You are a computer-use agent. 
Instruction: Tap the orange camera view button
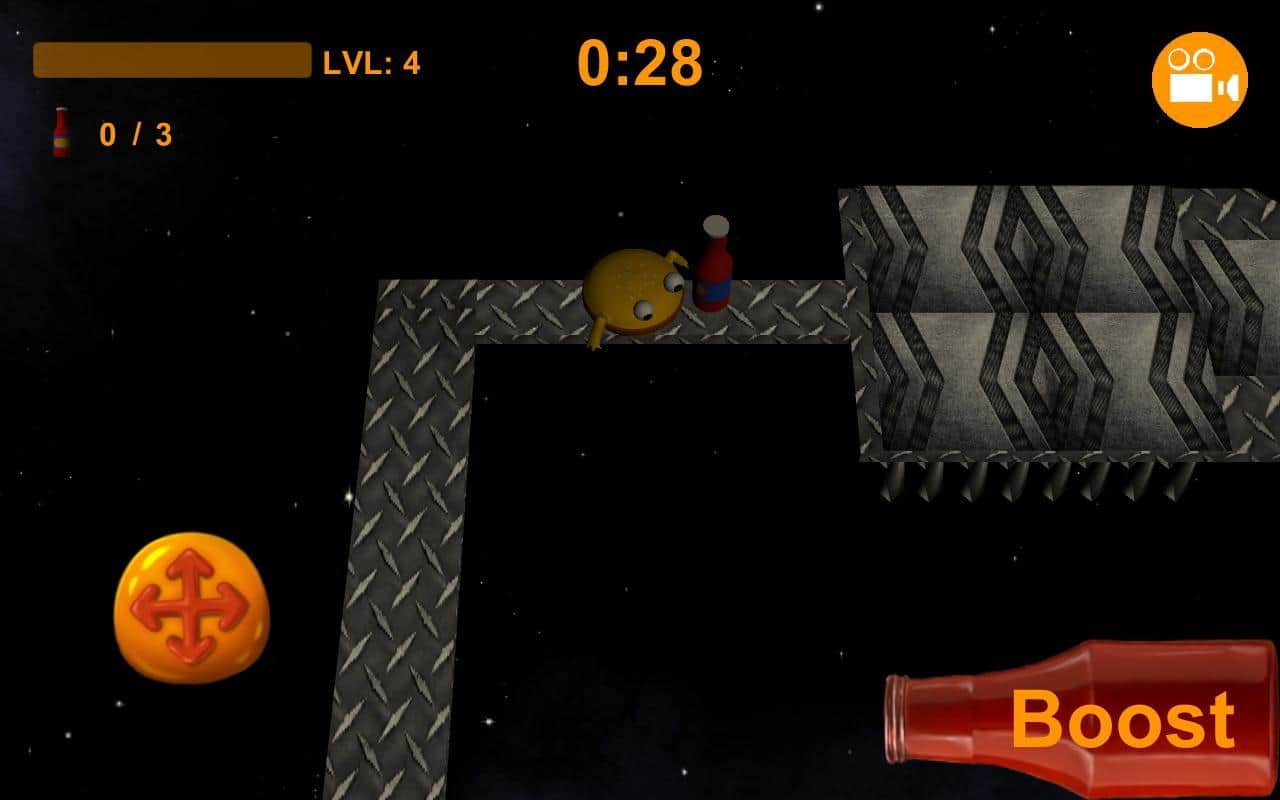coord(1199,79)
